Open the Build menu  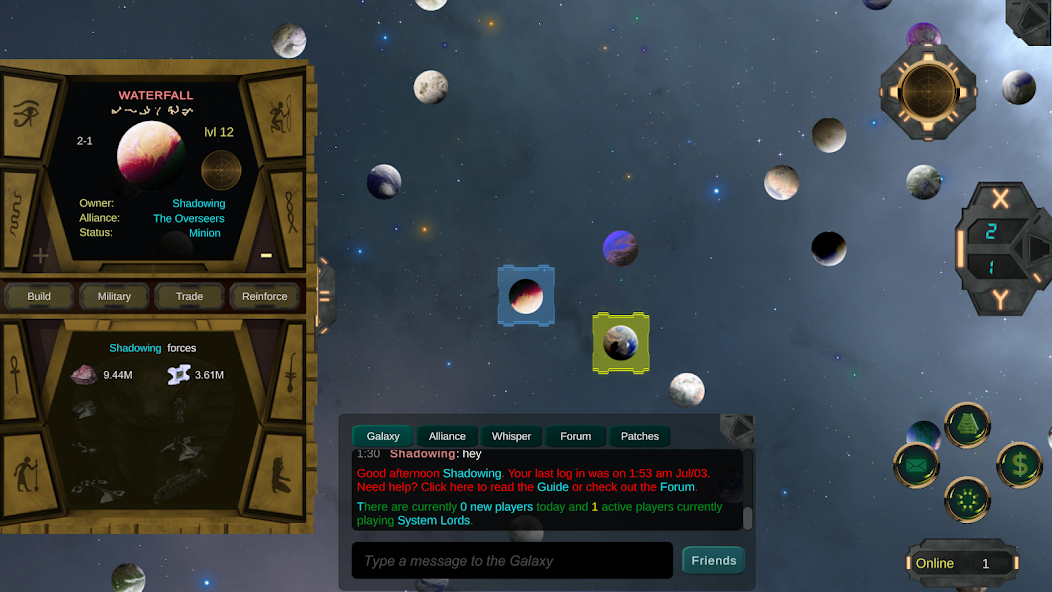pyautogui.click(x=39, y=296)
